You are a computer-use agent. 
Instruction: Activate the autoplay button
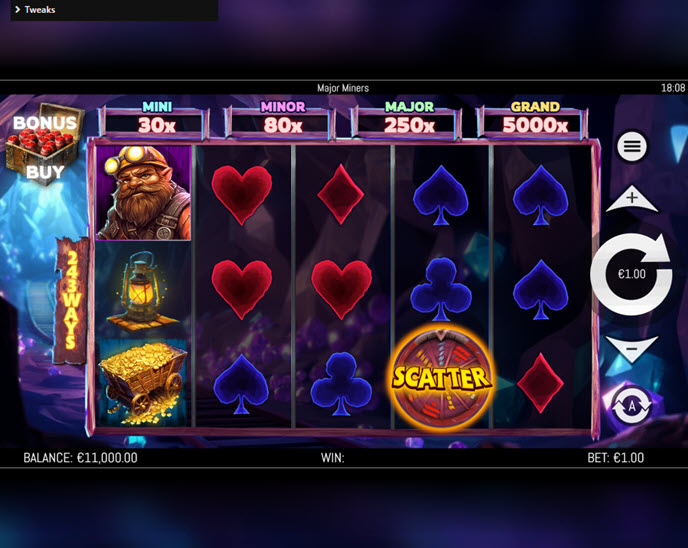point(631,405)
